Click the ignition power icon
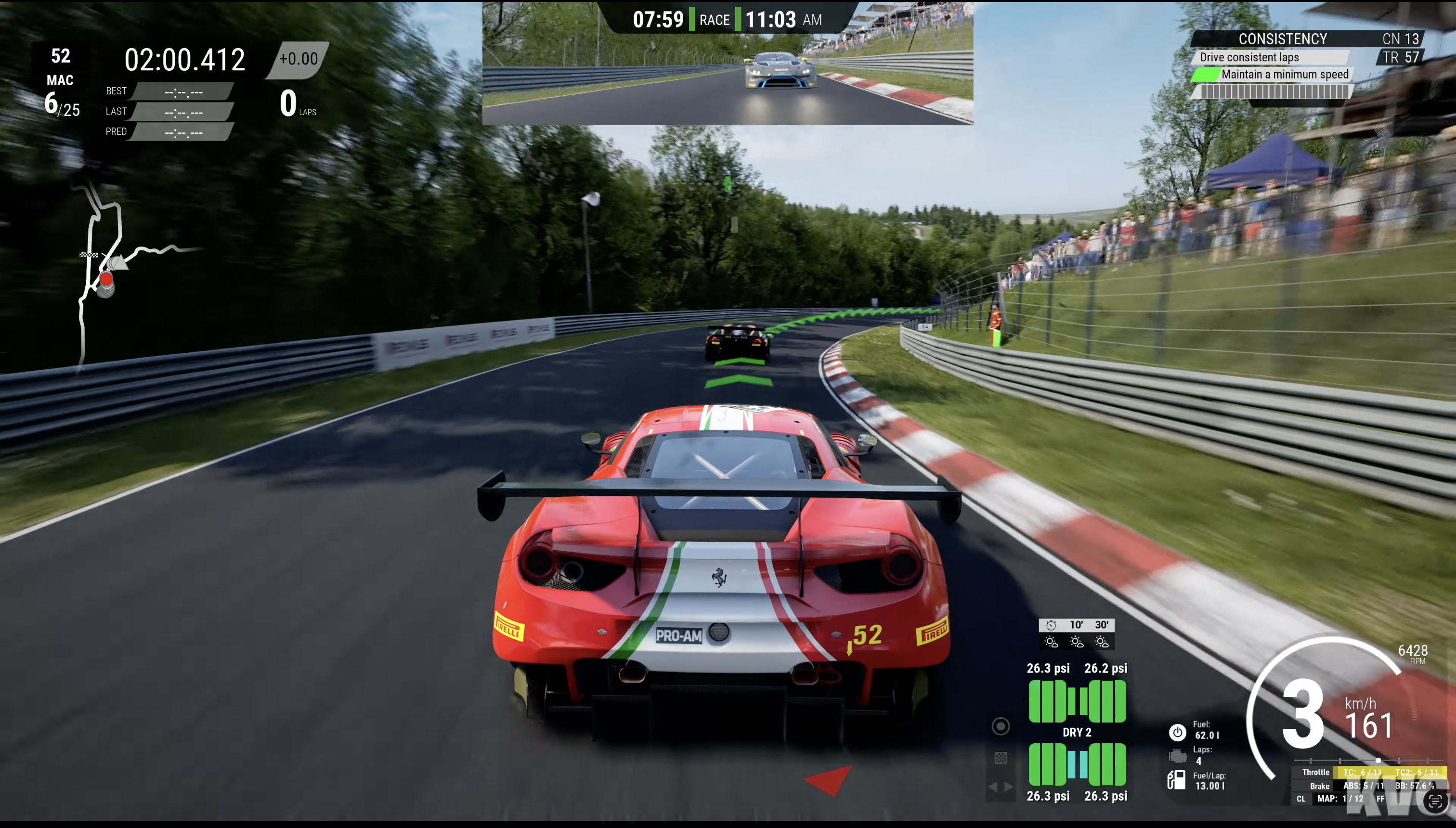The image size is (1456, 828). pos(1177,732)
